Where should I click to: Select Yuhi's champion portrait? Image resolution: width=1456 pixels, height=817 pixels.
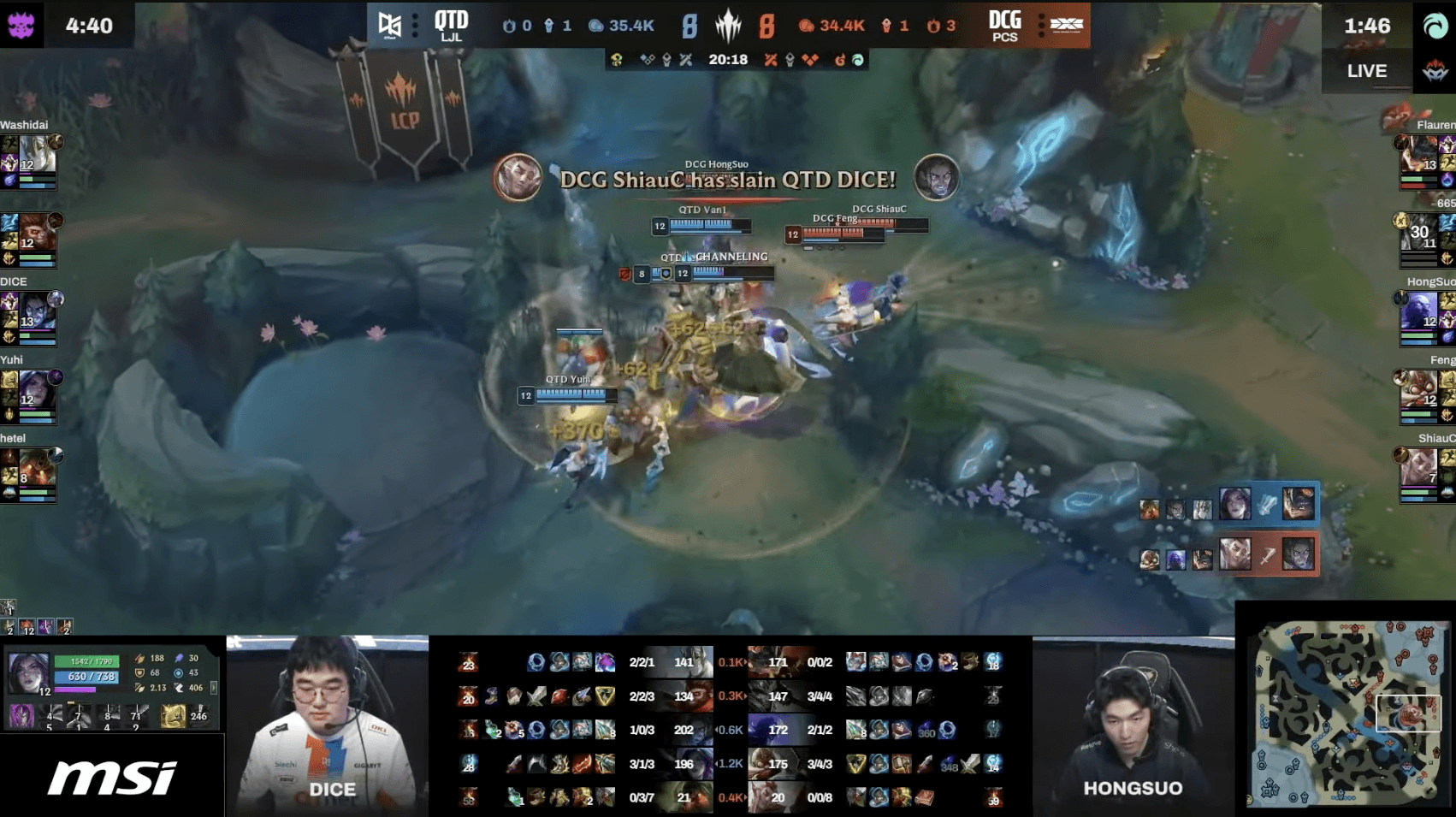point(38,390)
